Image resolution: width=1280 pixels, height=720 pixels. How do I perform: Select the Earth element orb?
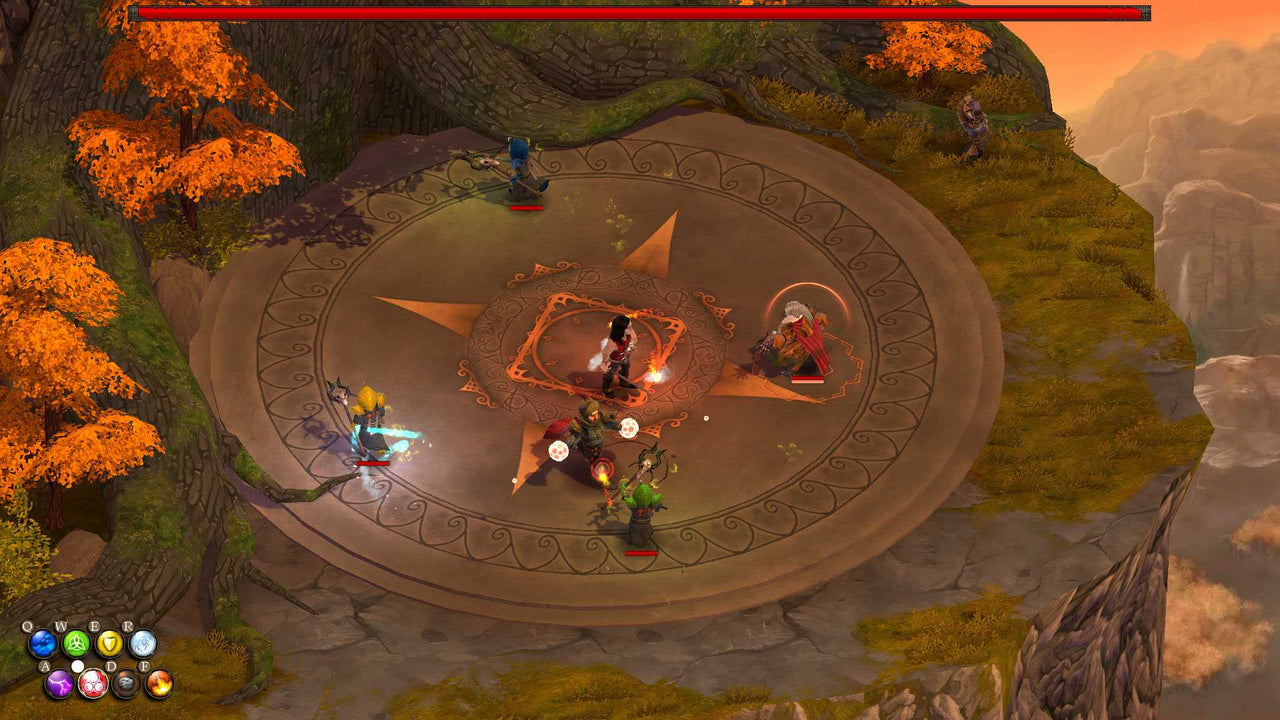click(126, 682)
